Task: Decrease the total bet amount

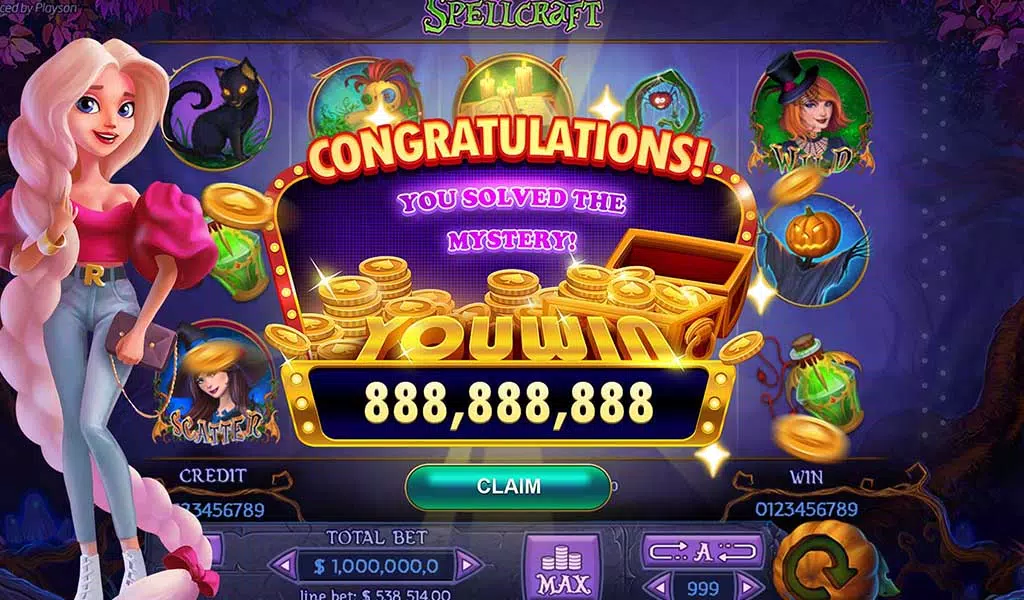Action: pos(283,566)
